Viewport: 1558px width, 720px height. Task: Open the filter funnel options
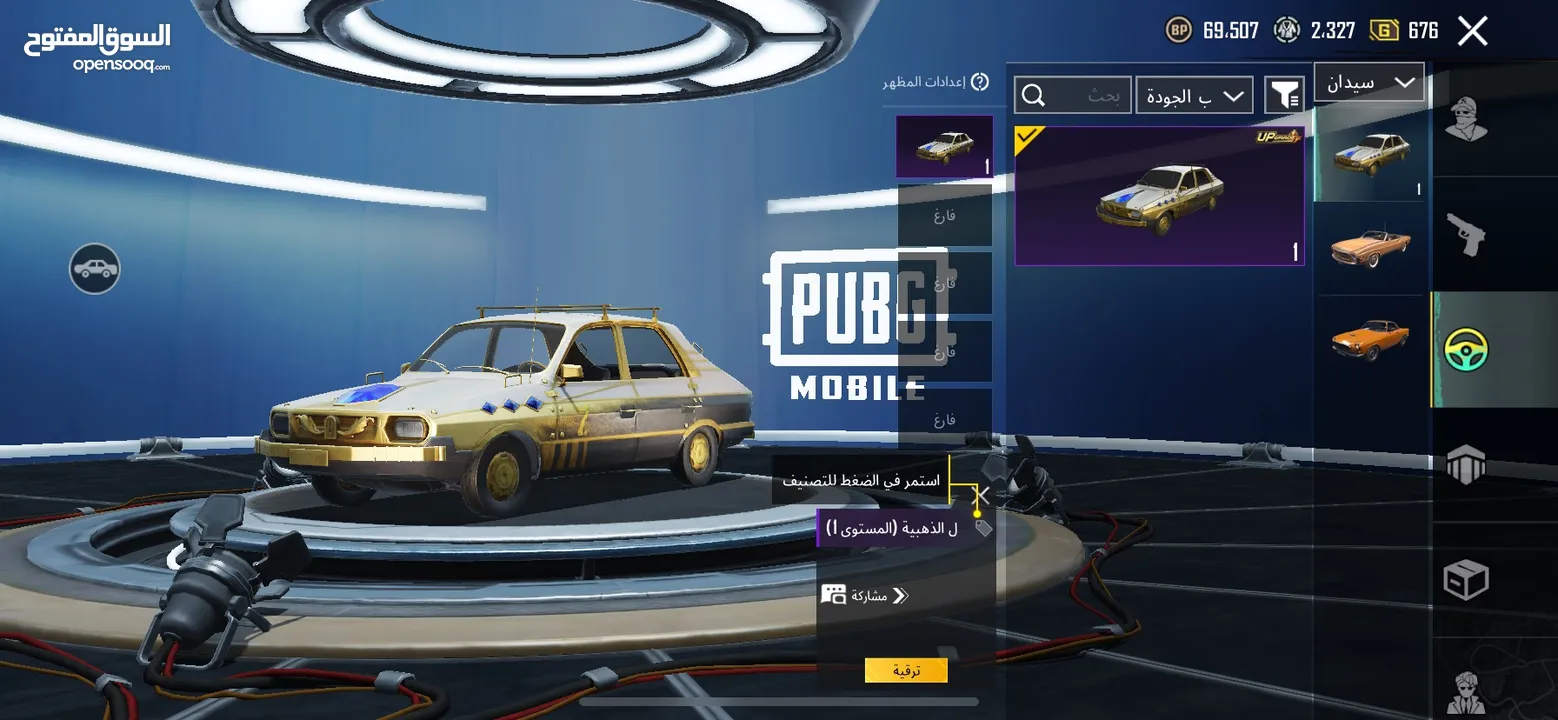click(1284, 95)
